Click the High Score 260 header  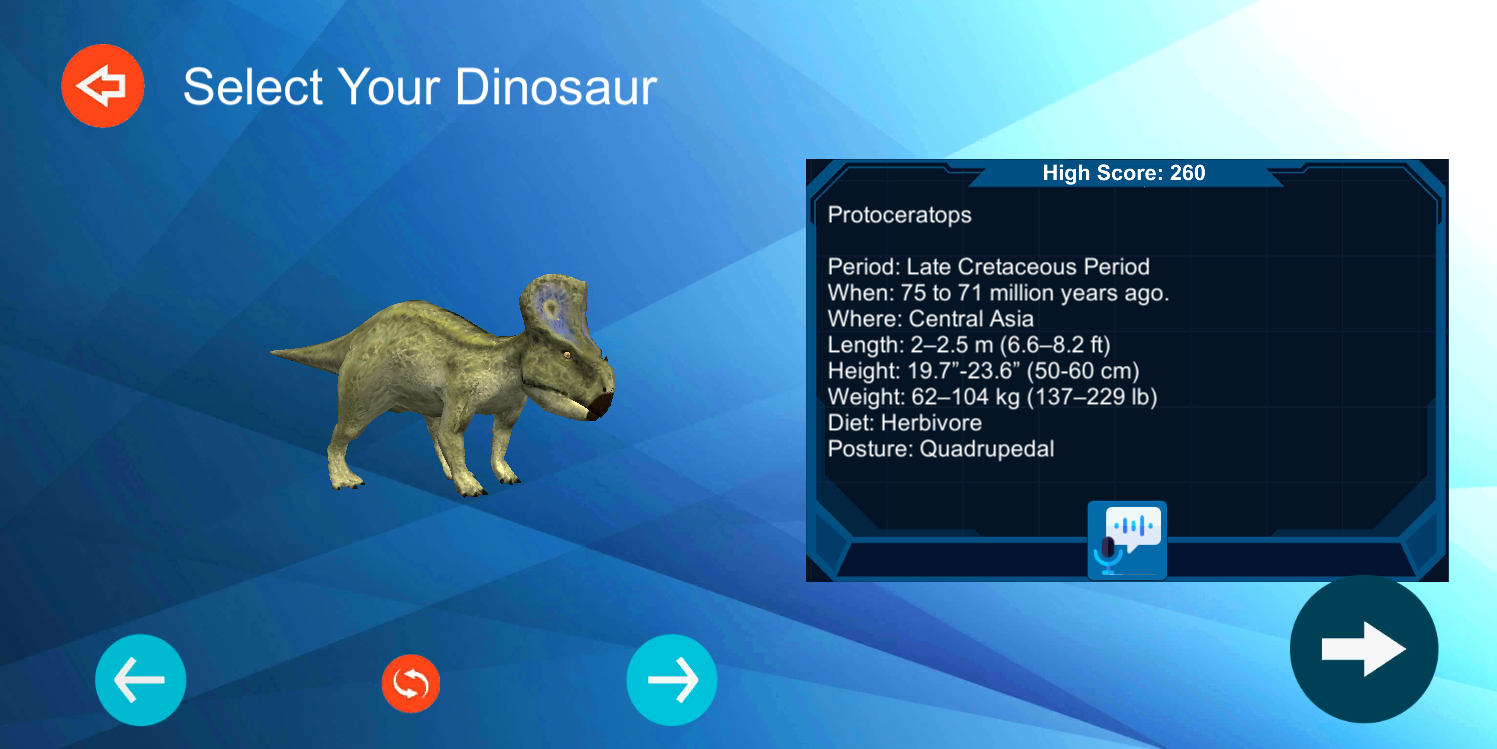pos(1122,172)
